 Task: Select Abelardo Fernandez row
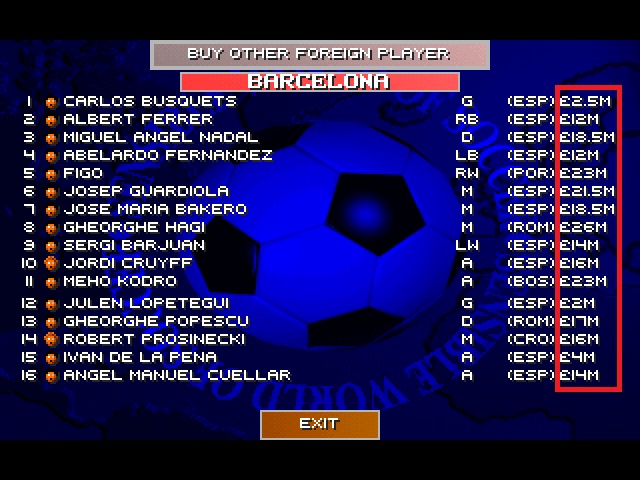[167, 155]
